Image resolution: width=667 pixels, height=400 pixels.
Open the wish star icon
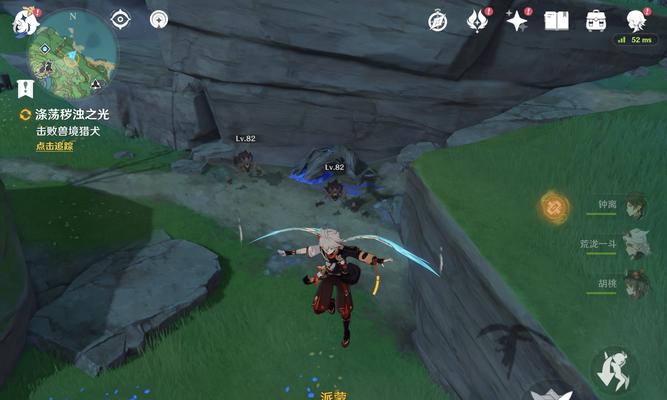coord(517,20)
